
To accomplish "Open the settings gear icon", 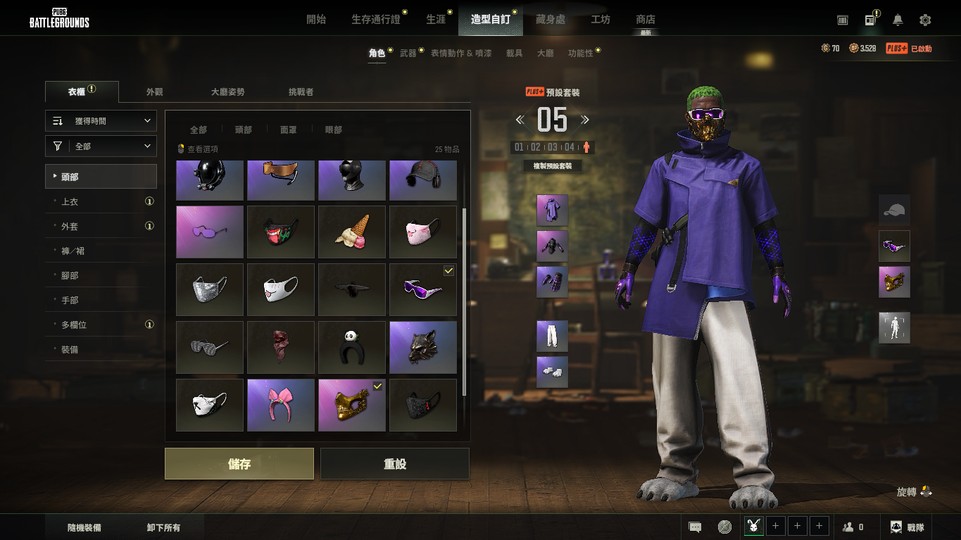I will [x=925, y=20].
